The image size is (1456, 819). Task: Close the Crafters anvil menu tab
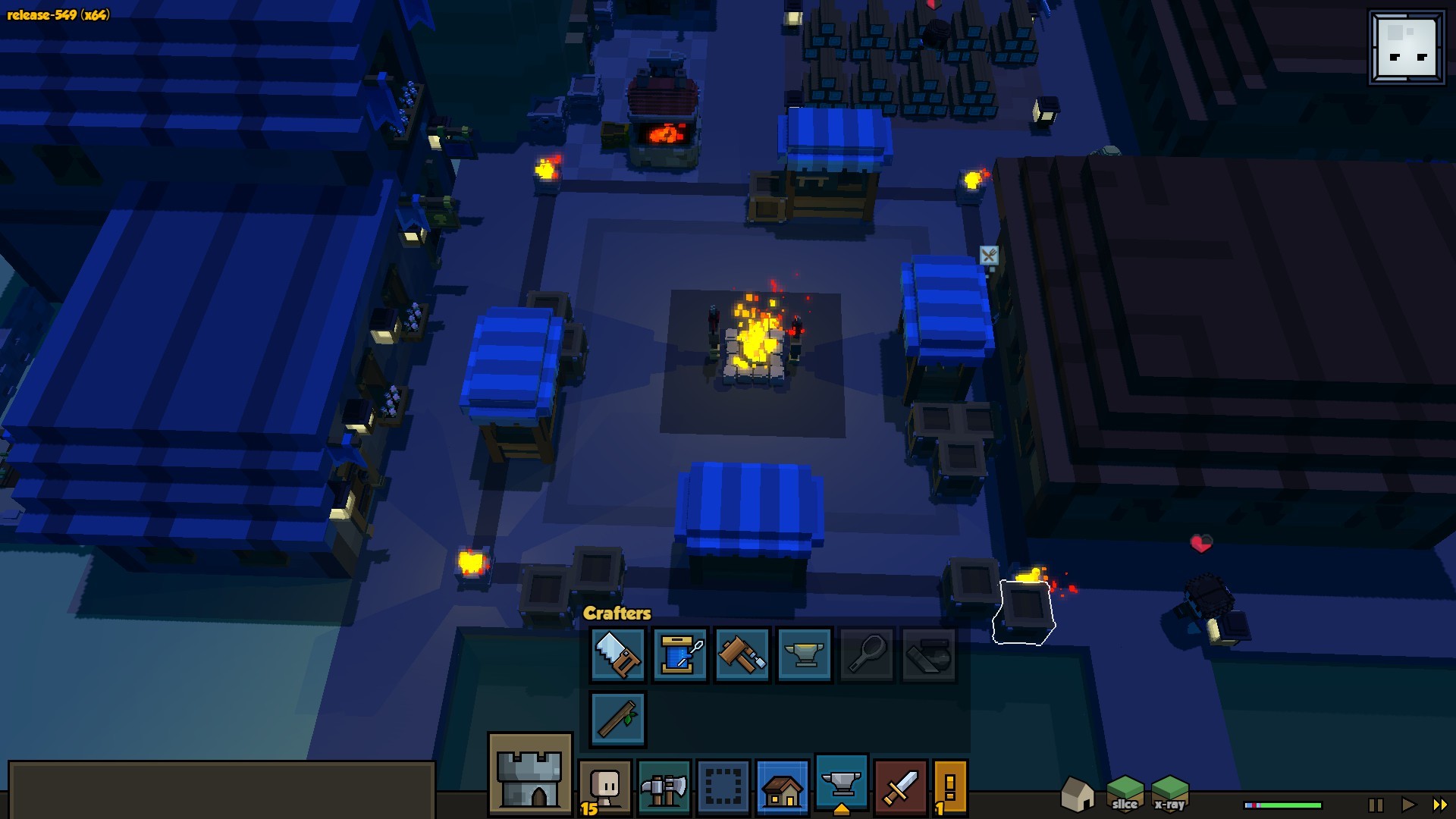[x=842, y=785]
